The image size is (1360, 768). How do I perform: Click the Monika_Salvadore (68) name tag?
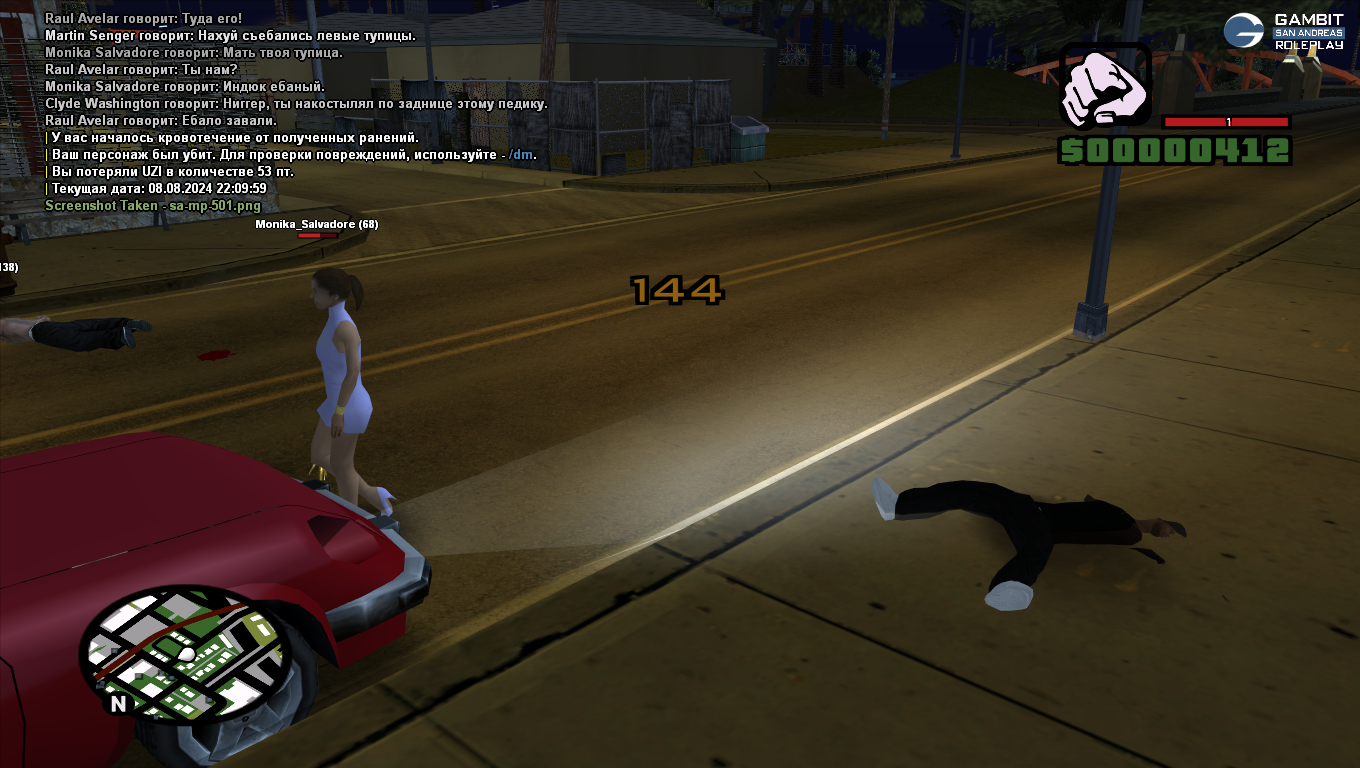click(x=316, y=224)
